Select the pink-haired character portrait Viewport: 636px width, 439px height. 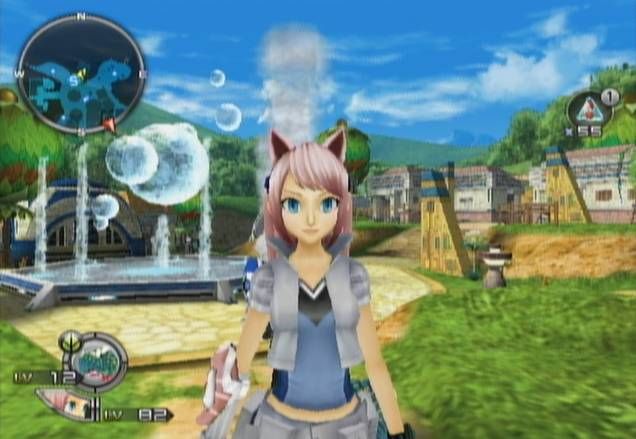[x=66, y=404]
